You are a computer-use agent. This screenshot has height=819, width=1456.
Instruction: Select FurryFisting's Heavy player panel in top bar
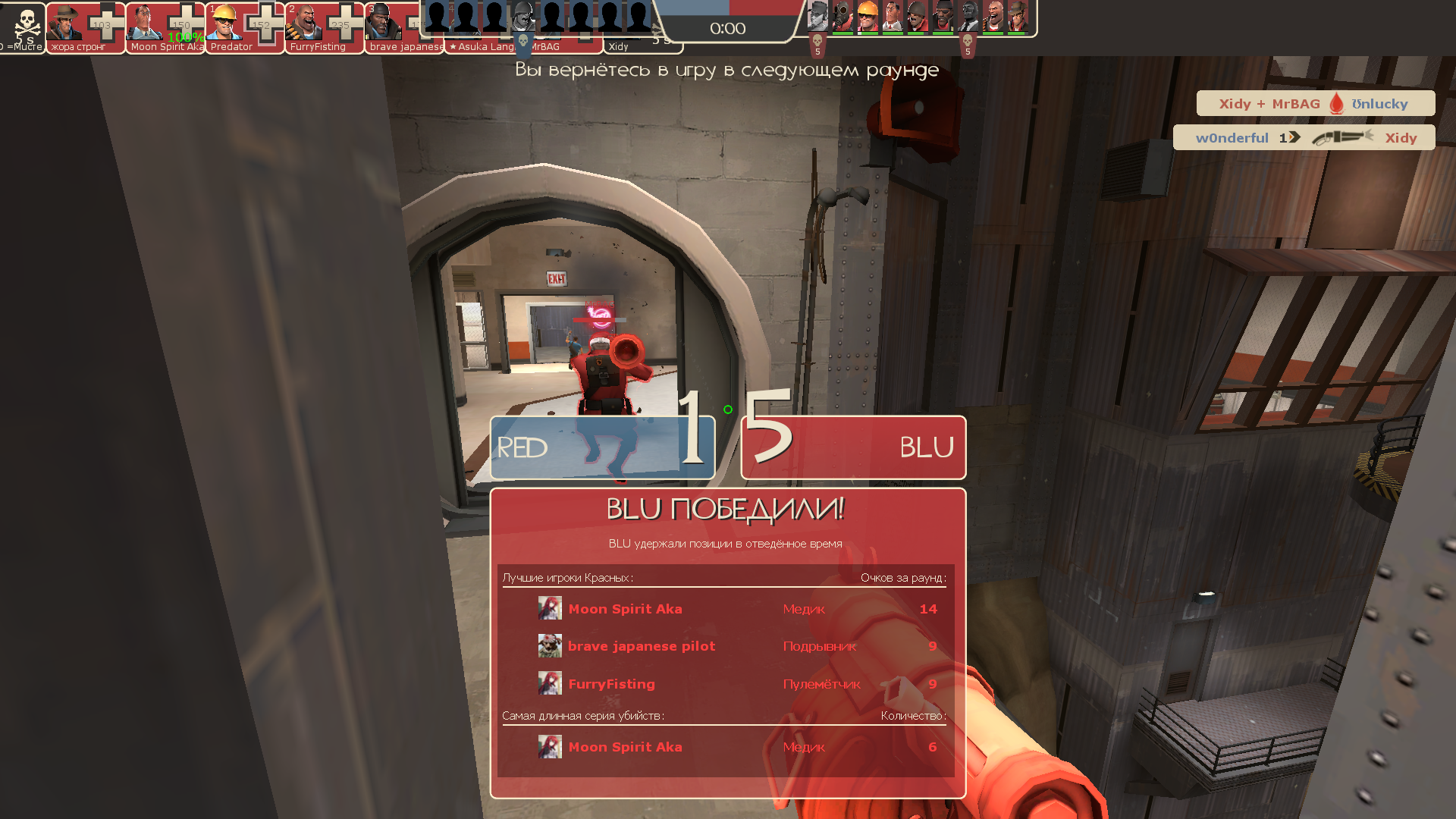[325, 27]
